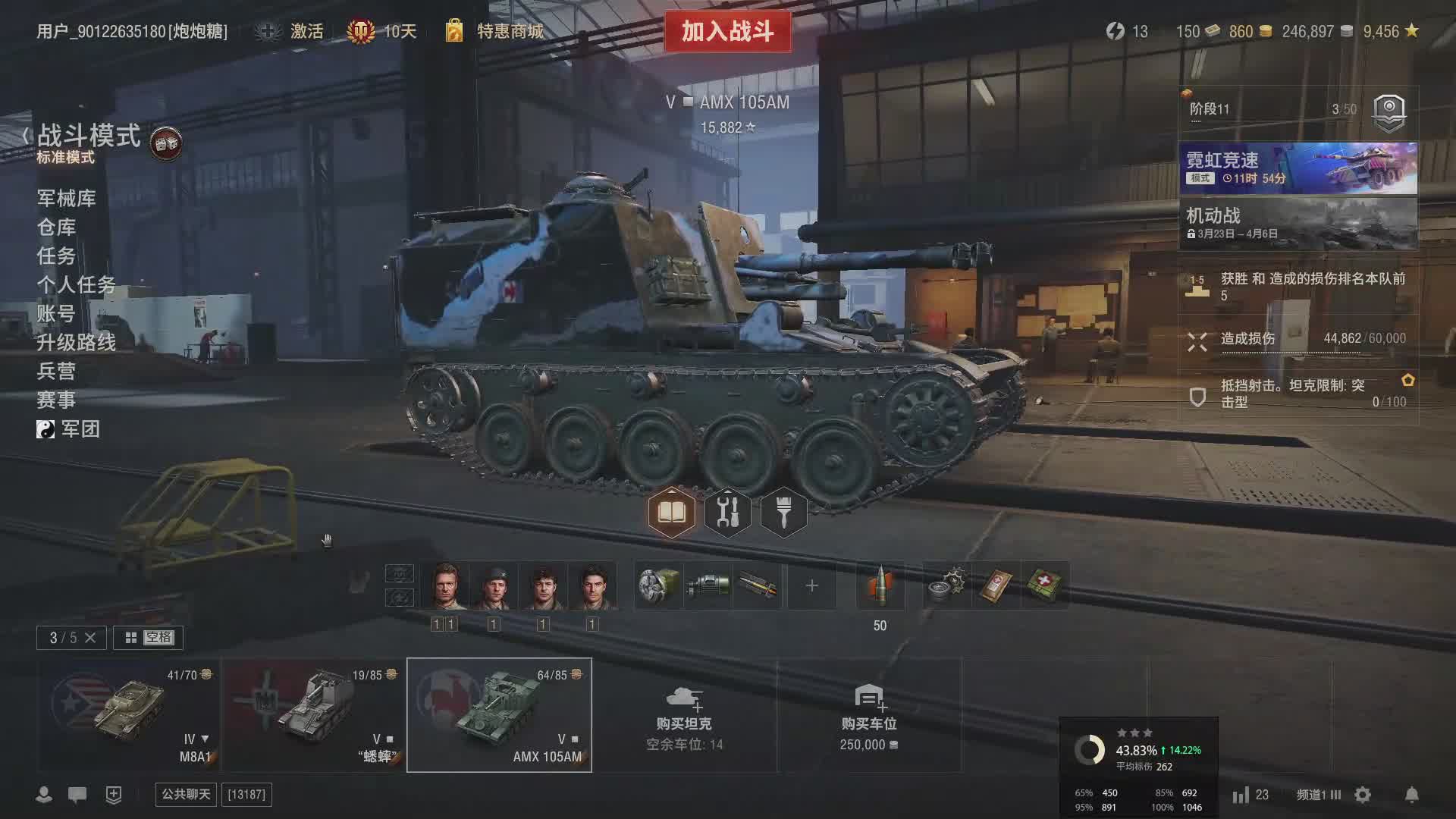Open the book hexagon icon
This screenshot has width=1456, height=819.
tap(671, 513)
